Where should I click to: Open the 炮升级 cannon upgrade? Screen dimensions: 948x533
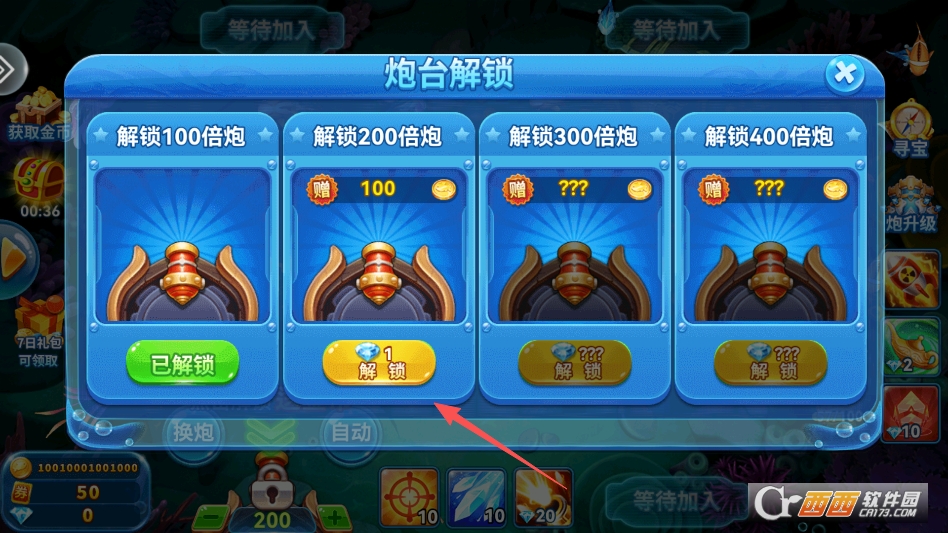point(911,200)
